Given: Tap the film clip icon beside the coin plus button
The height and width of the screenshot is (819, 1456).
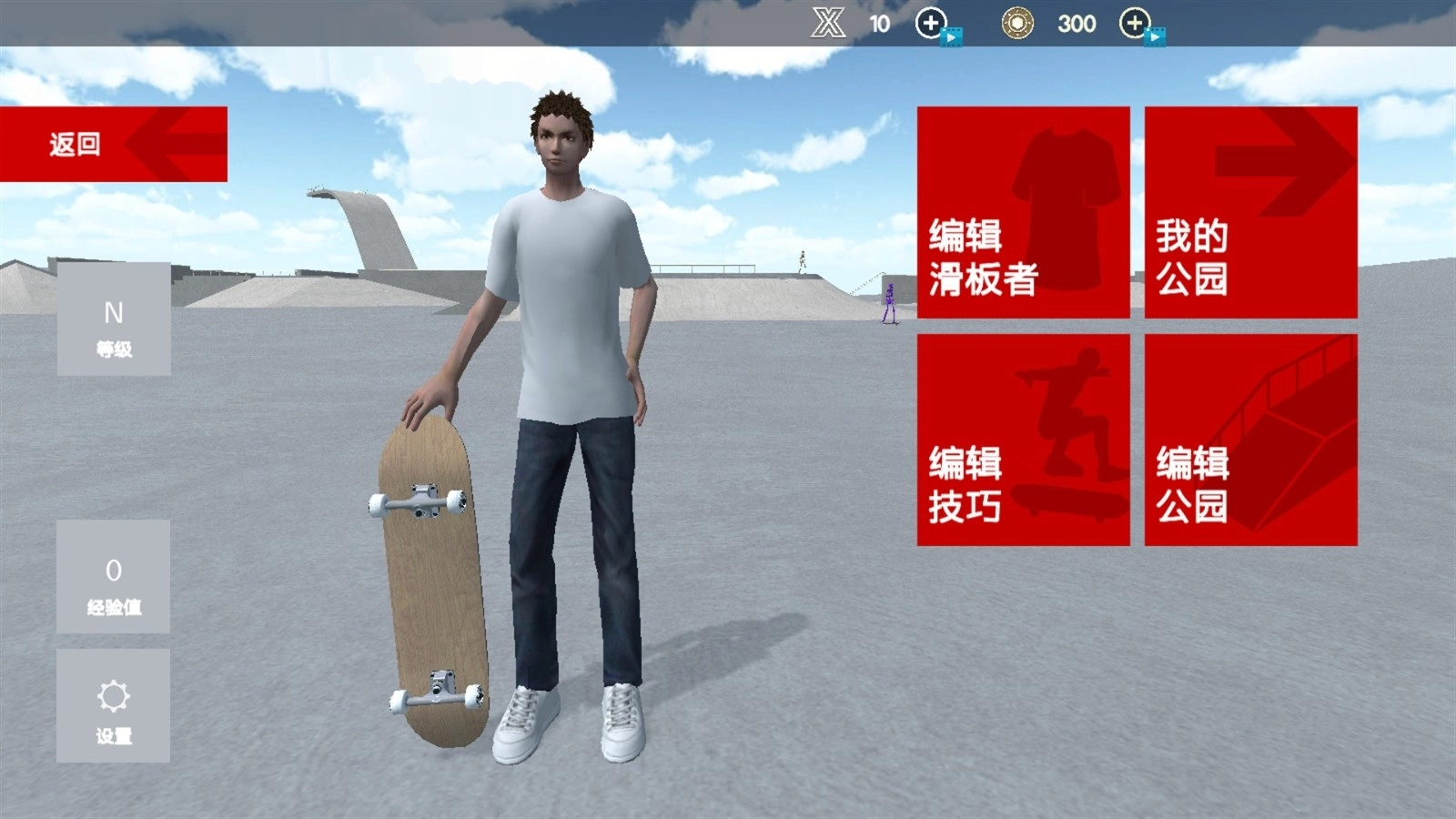Looking at the screenshot, I should [x=1158, y=36].
